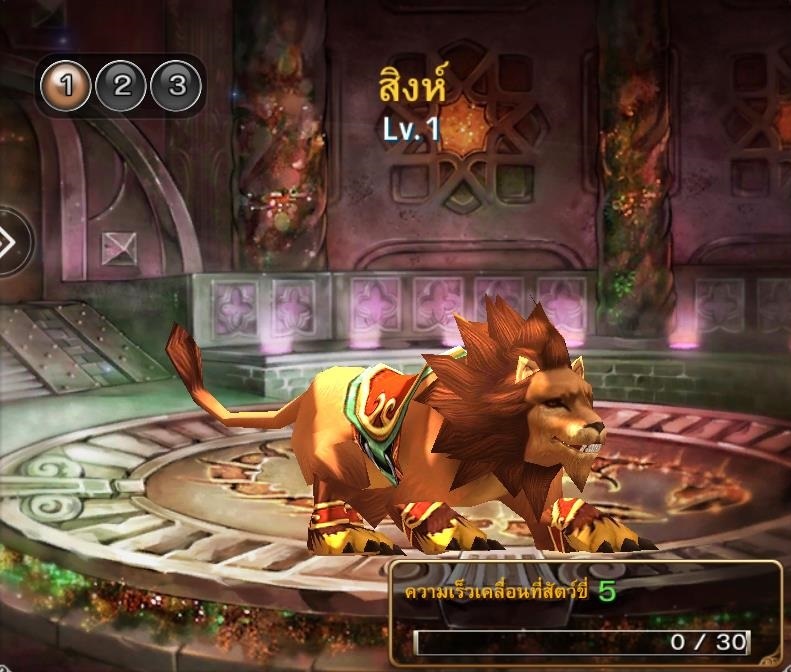Choose mount slot number 3
This screenshot has height=672, width=791.
pyautogui.click(x=177, y=86)
